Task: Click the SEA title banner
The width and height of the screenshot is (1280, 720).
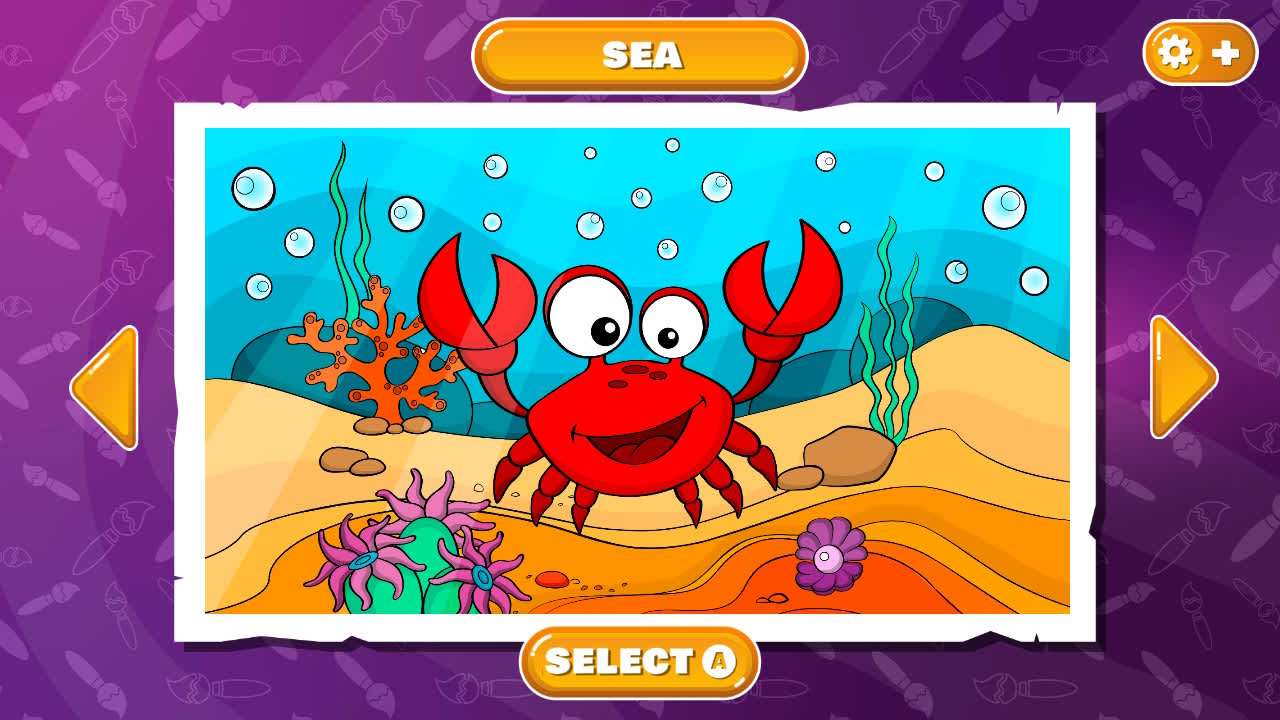Action: 639,56
